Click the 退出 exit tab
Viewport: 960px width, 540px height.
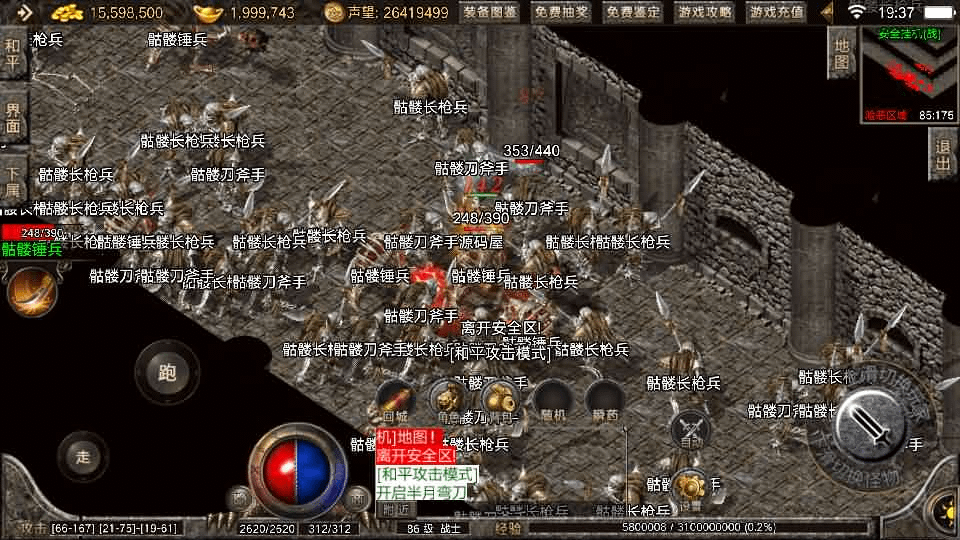point(942,153)
